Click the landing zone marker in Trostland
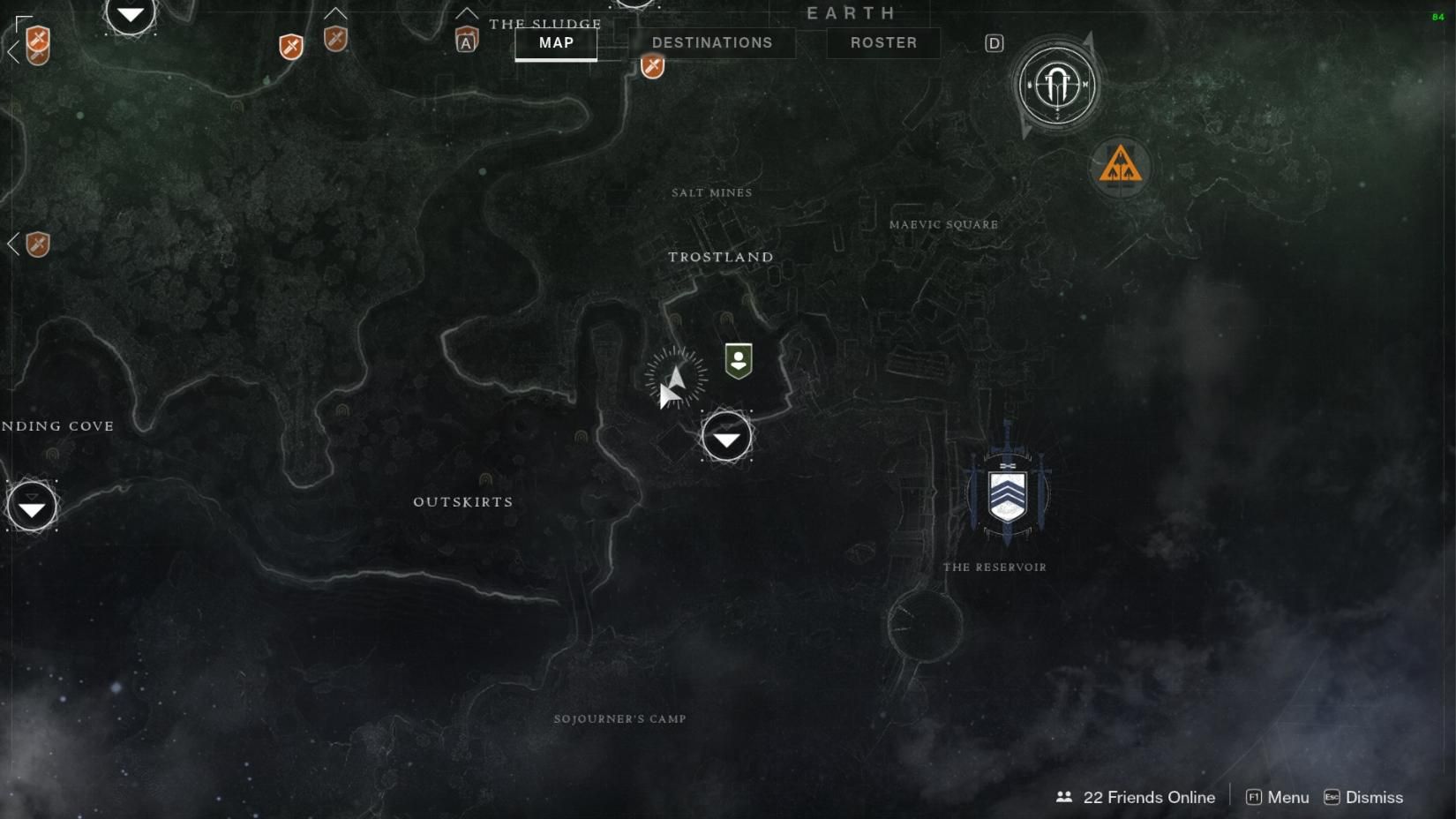This screenshot has width=1456, height=819. pos(725,436)
